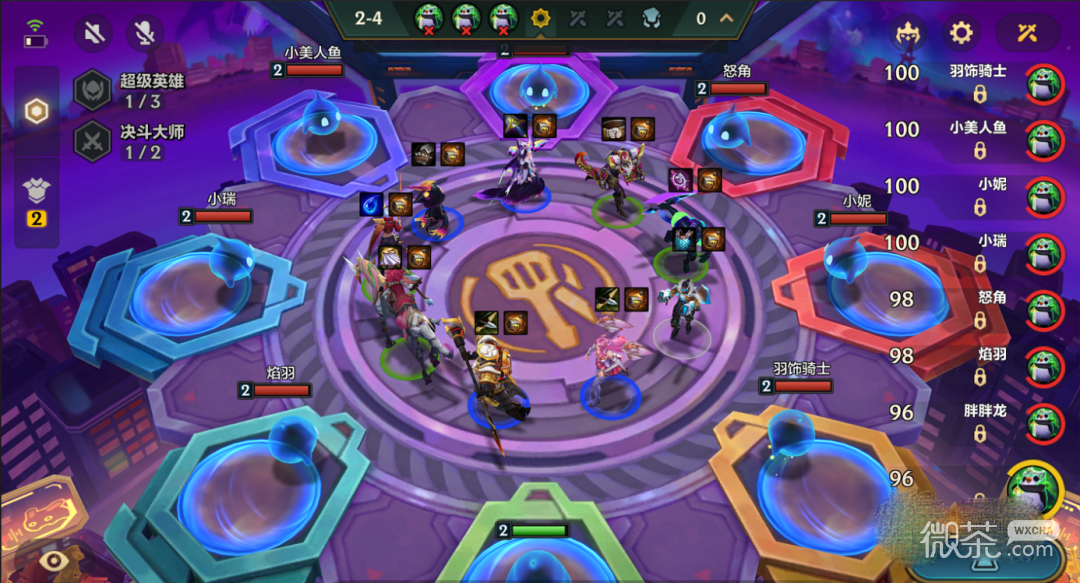Open the gear settings menu

(x=961, y=33)
